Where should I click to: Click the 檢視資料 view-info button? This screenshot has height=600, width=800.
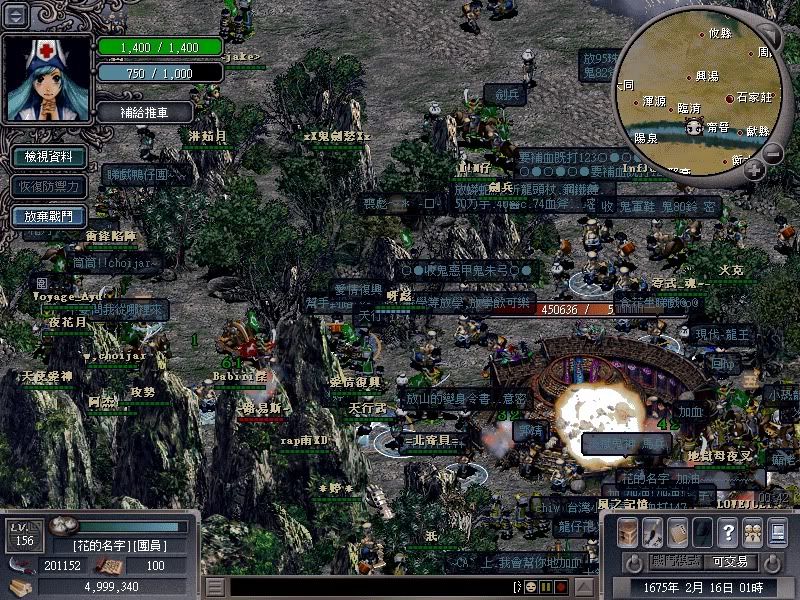click(48, 157)
